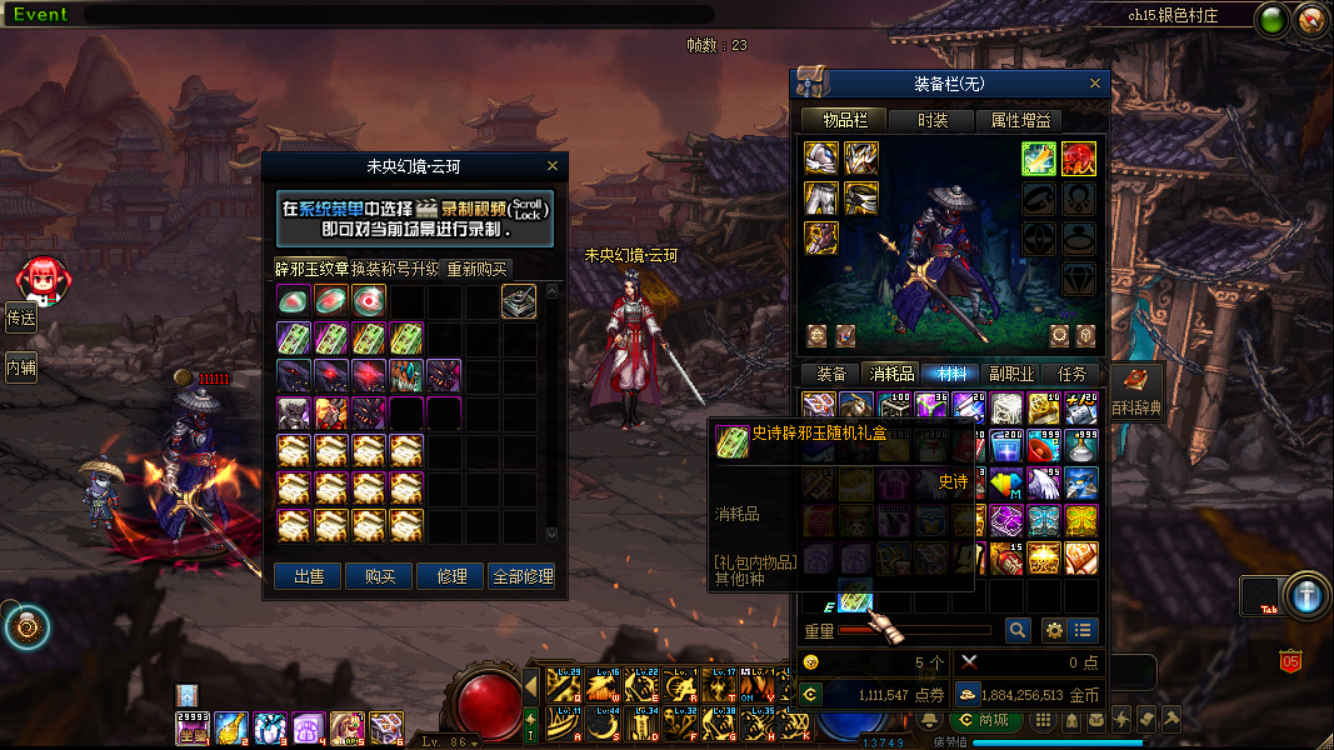Screen dimensions: 1334x750
Task: Open the 商城 cash shop
Action: [x=984, y=720]
